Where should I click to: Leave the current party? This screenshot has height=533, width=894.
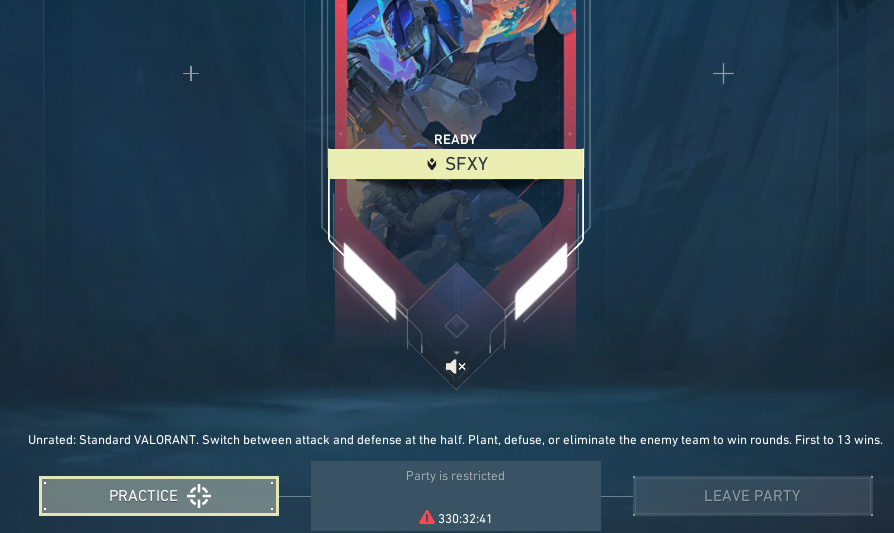(752, 496)
